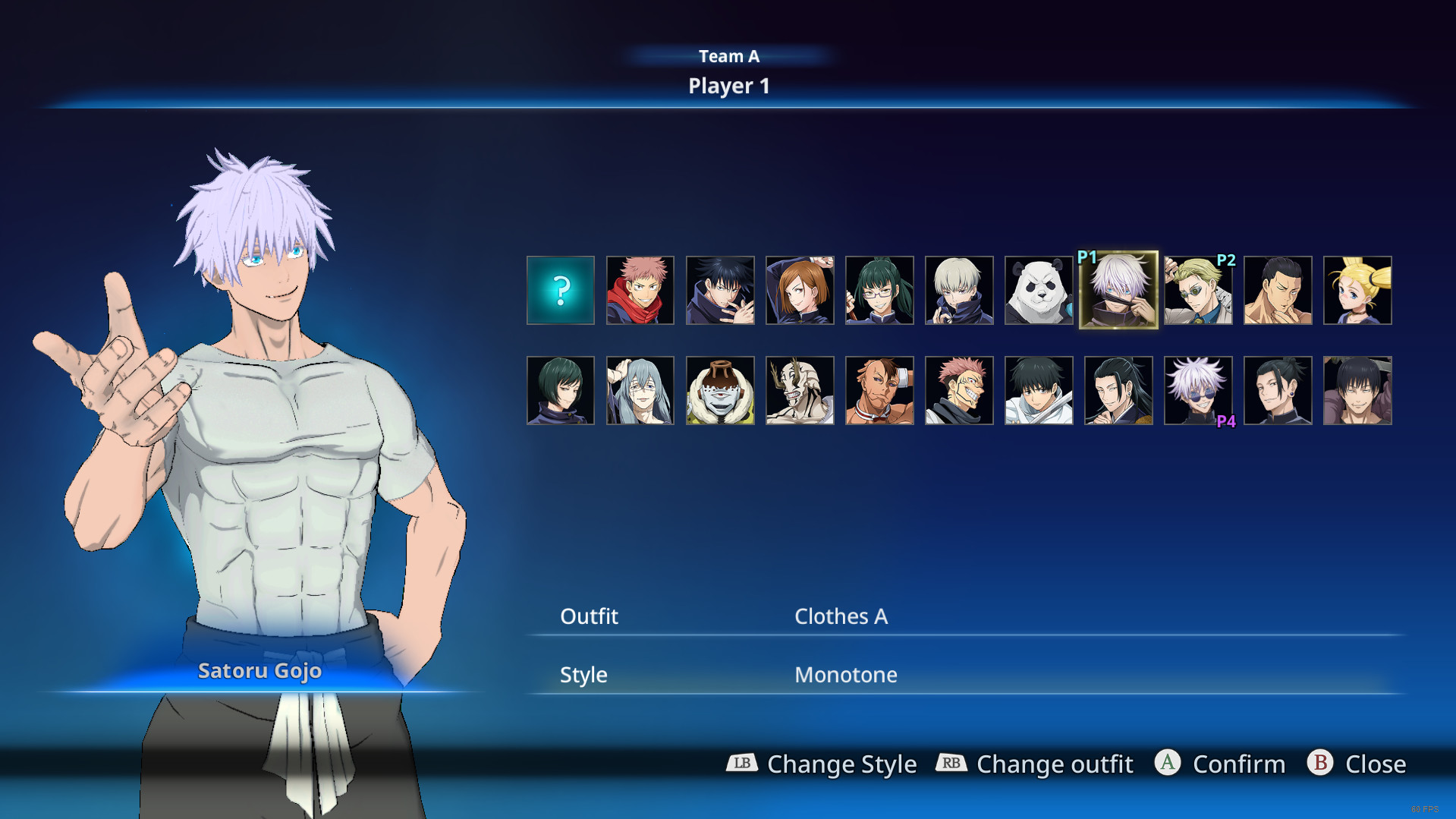Select the random character question mark slot
The width and height of the screenshot is (1456, 819).
pos(561,290)
